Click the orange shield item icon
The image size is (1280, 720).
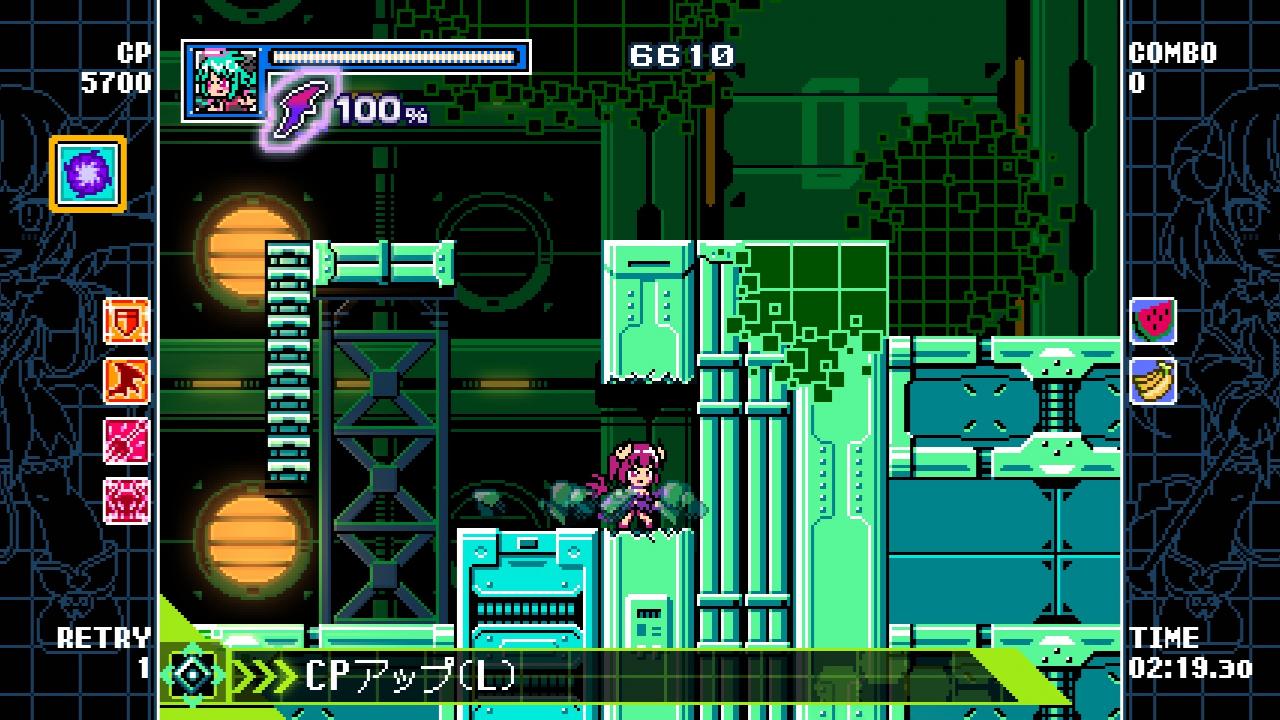(127, 321)
